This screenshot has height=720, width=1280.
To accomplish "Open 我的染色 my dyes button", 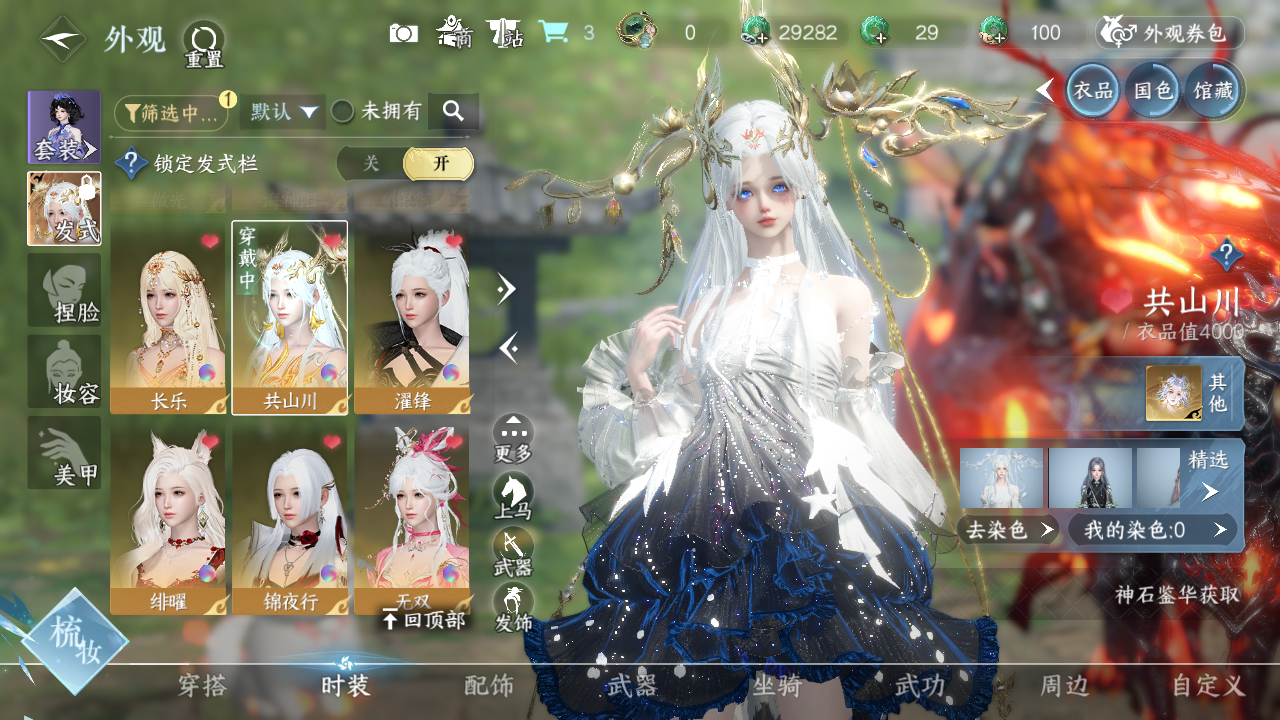I will [x=1152, y=530].
